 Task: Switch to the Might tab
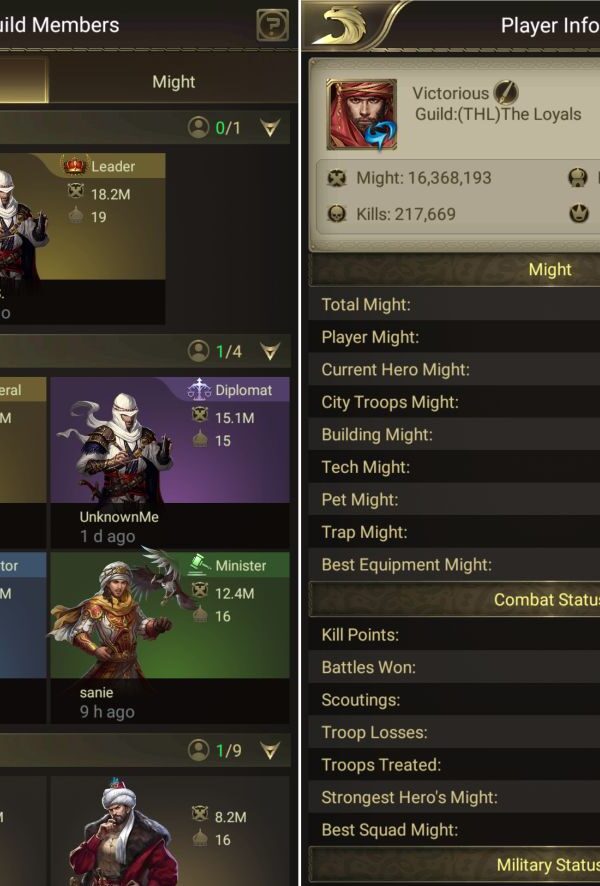point(173,82)
